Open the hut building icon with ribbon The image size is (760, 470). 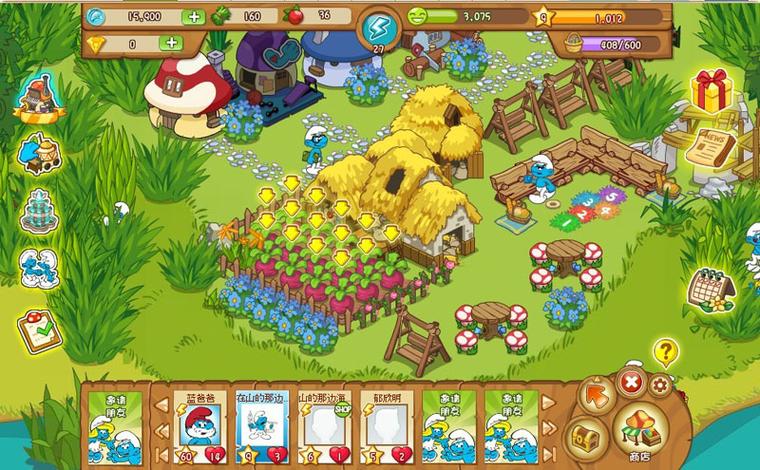pyautogui.click(x=39, y=95)
